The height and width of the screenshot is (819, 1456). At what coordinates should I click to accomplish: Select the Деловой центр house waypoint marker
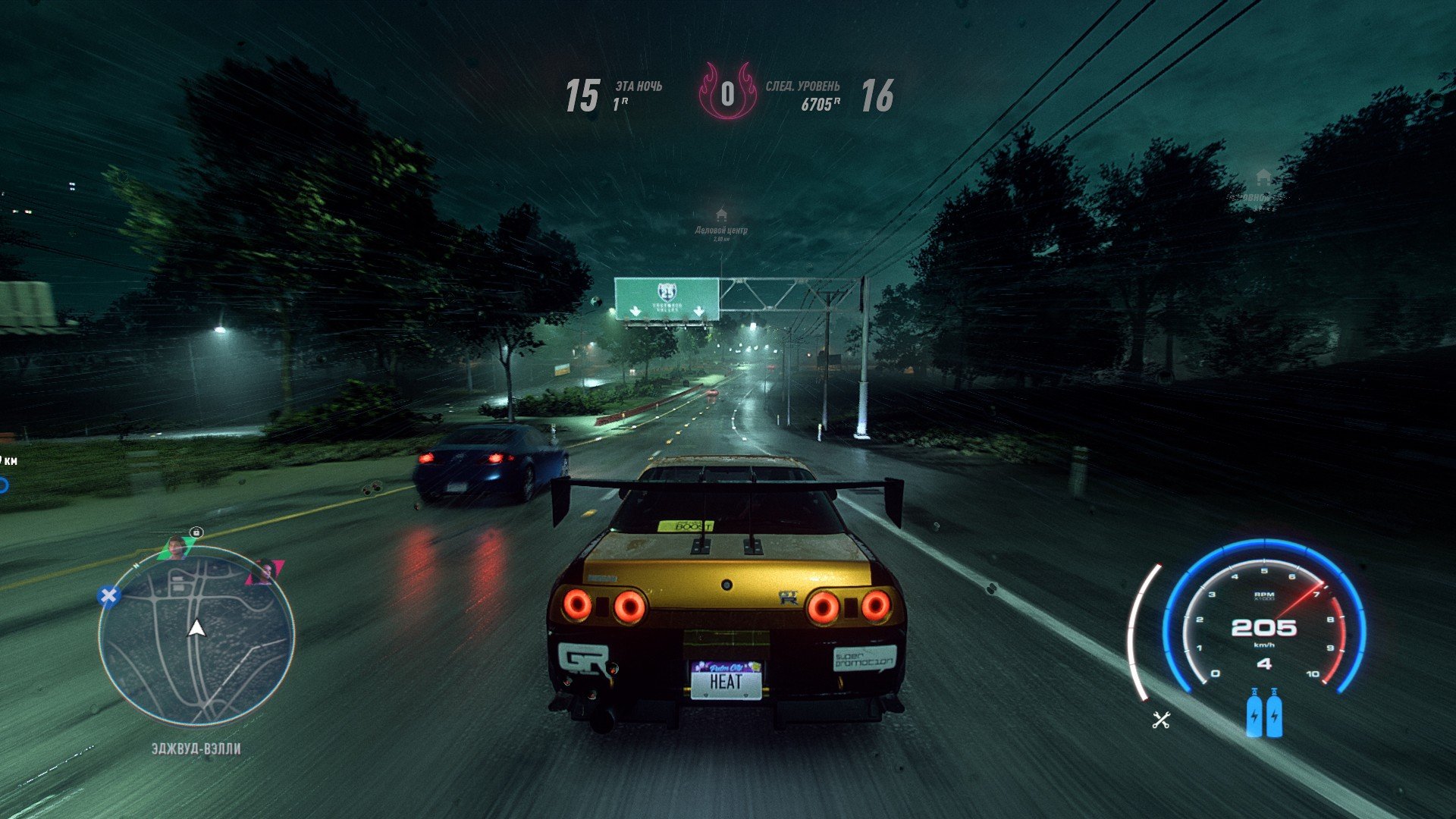coord(721,215)
